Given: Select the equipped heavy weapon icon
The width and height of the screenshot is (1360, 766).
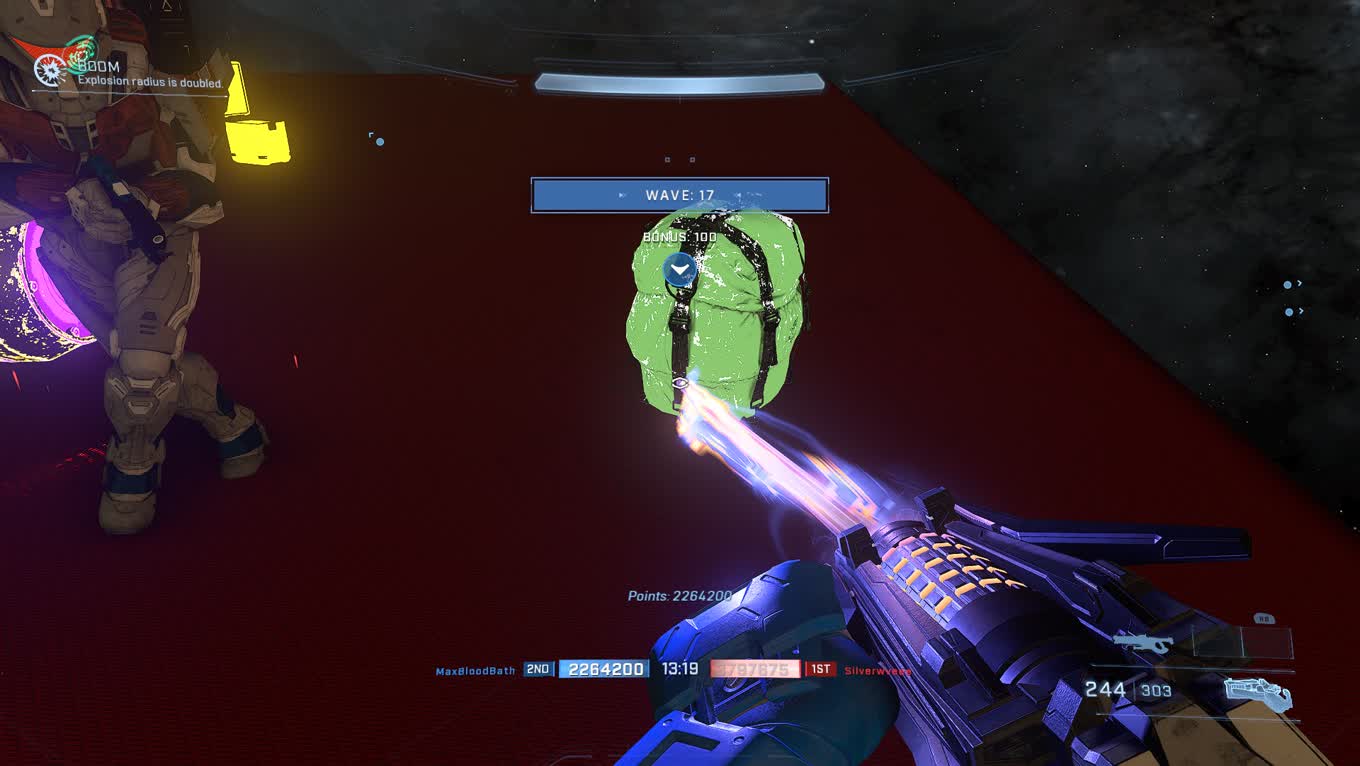Looking at the screenshot, I should click(x=1258, y=693).
